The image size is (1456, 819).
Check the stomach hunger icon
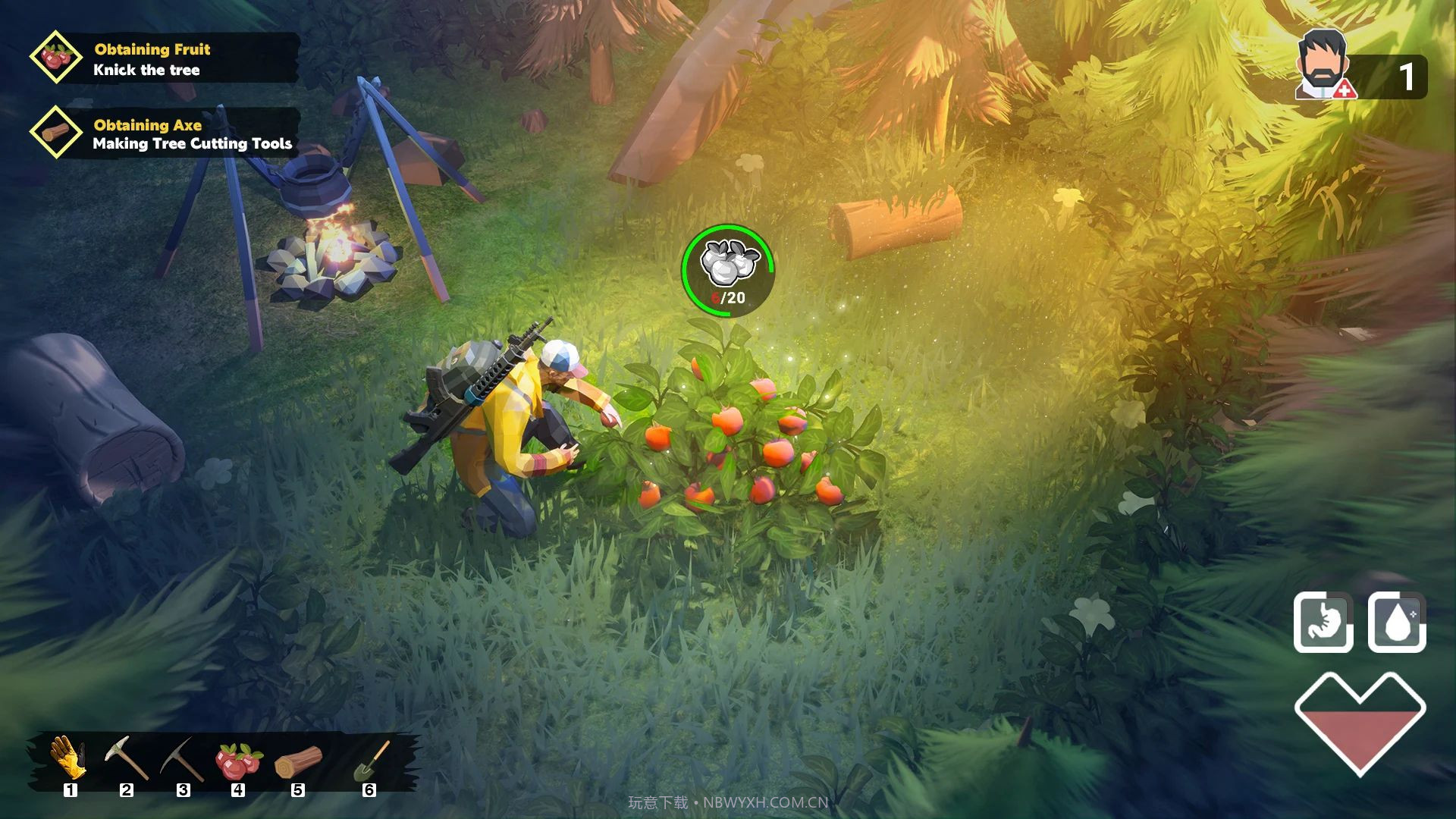1323,623
